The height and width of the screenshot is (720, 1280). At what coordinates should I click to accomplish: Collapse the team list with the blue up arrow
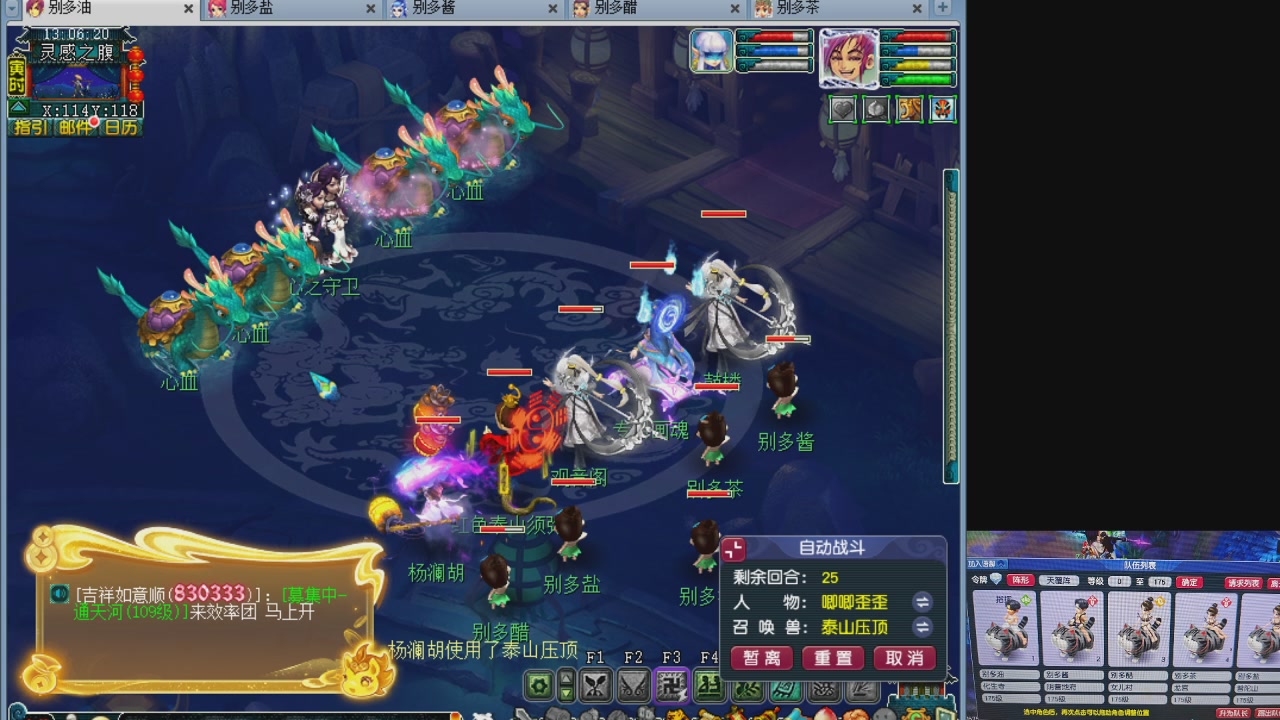tap(1000, 564)
